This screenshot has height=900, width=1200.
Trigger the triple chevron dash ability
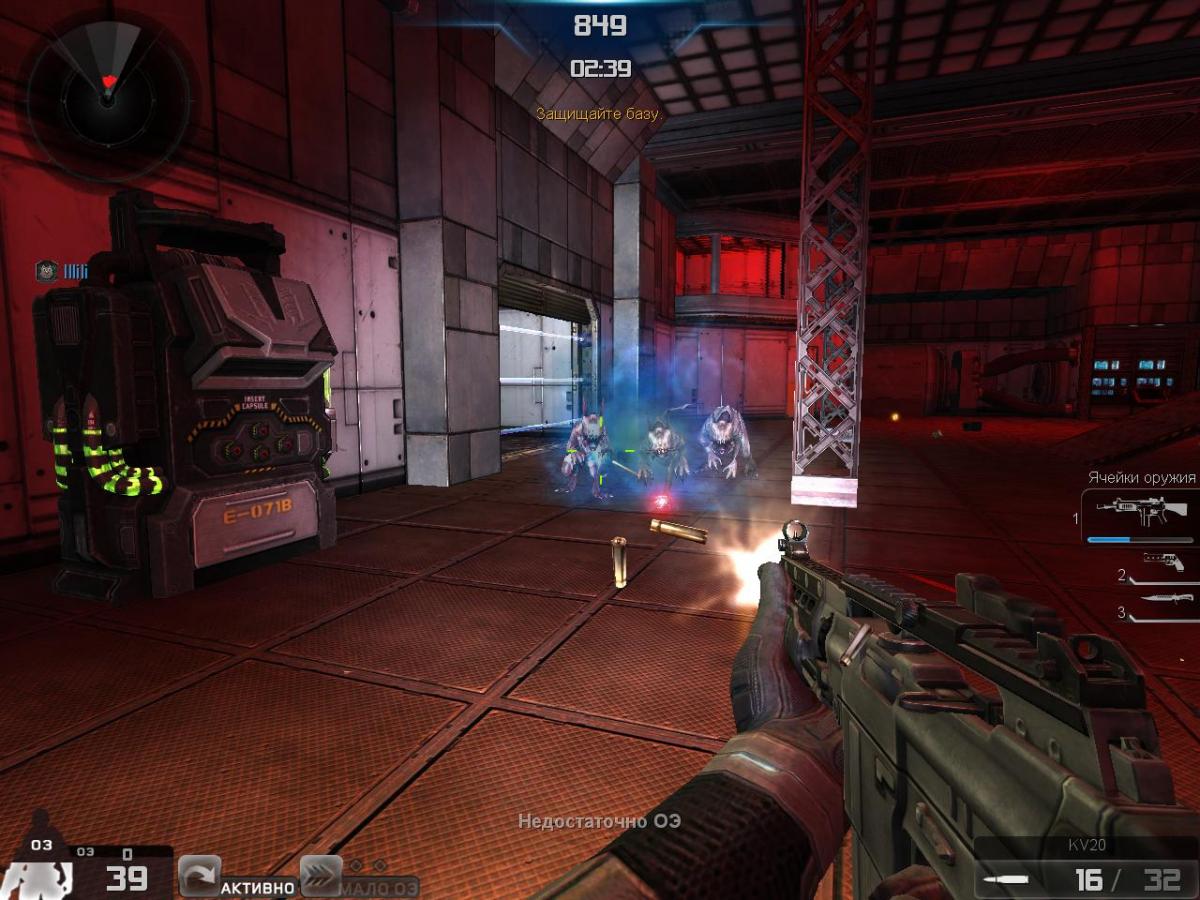click(x=320, y=877)
